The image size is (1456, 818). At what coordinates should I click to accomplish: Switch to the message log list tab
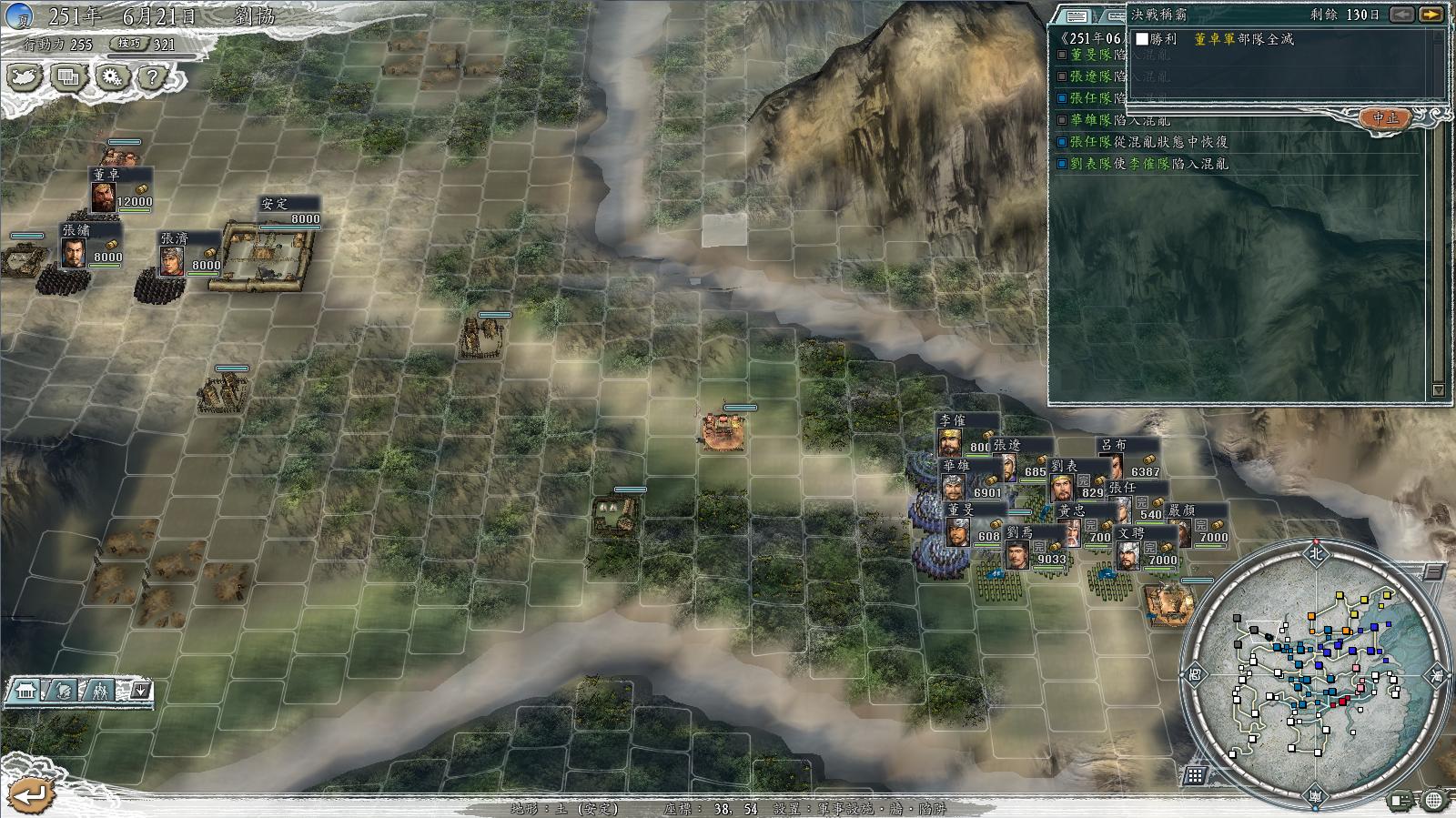pos(1077,16)
